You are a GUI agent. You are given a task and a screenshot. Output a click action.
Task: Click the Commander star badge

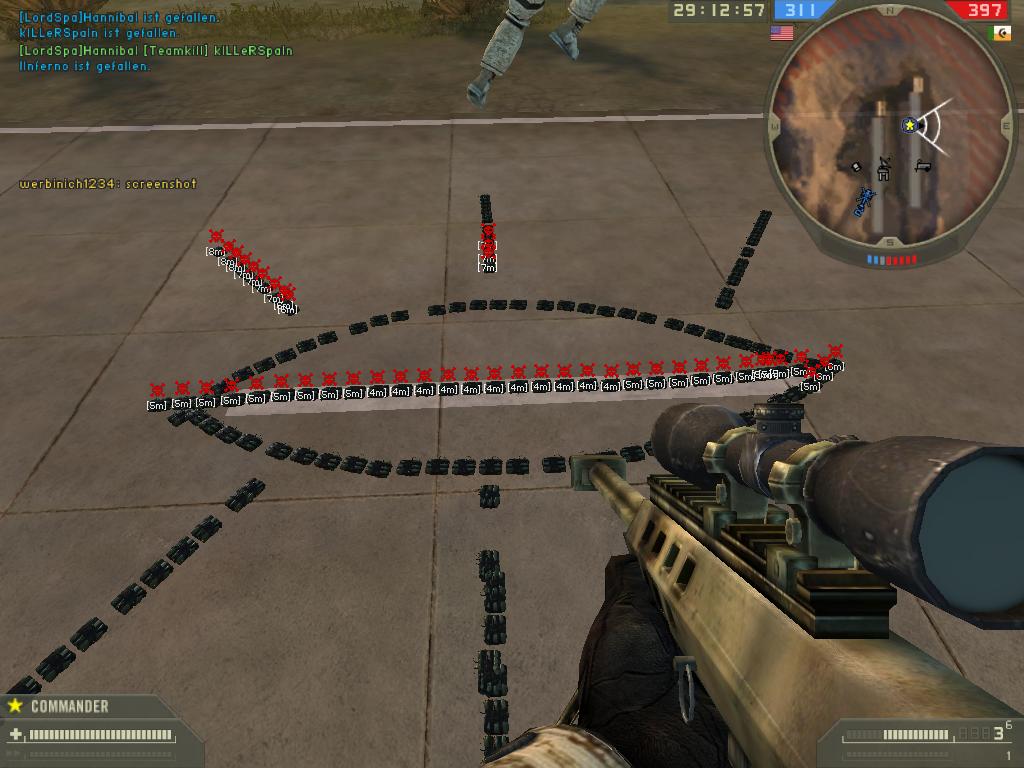point(15,706)
